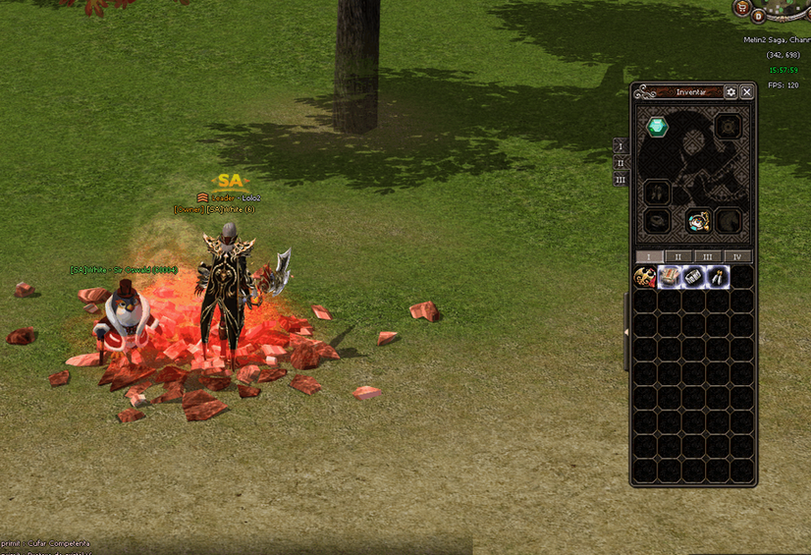This screenshot has height=555, width=811.
Task: Select the twin white feathers item
Action: coord(718,277)
